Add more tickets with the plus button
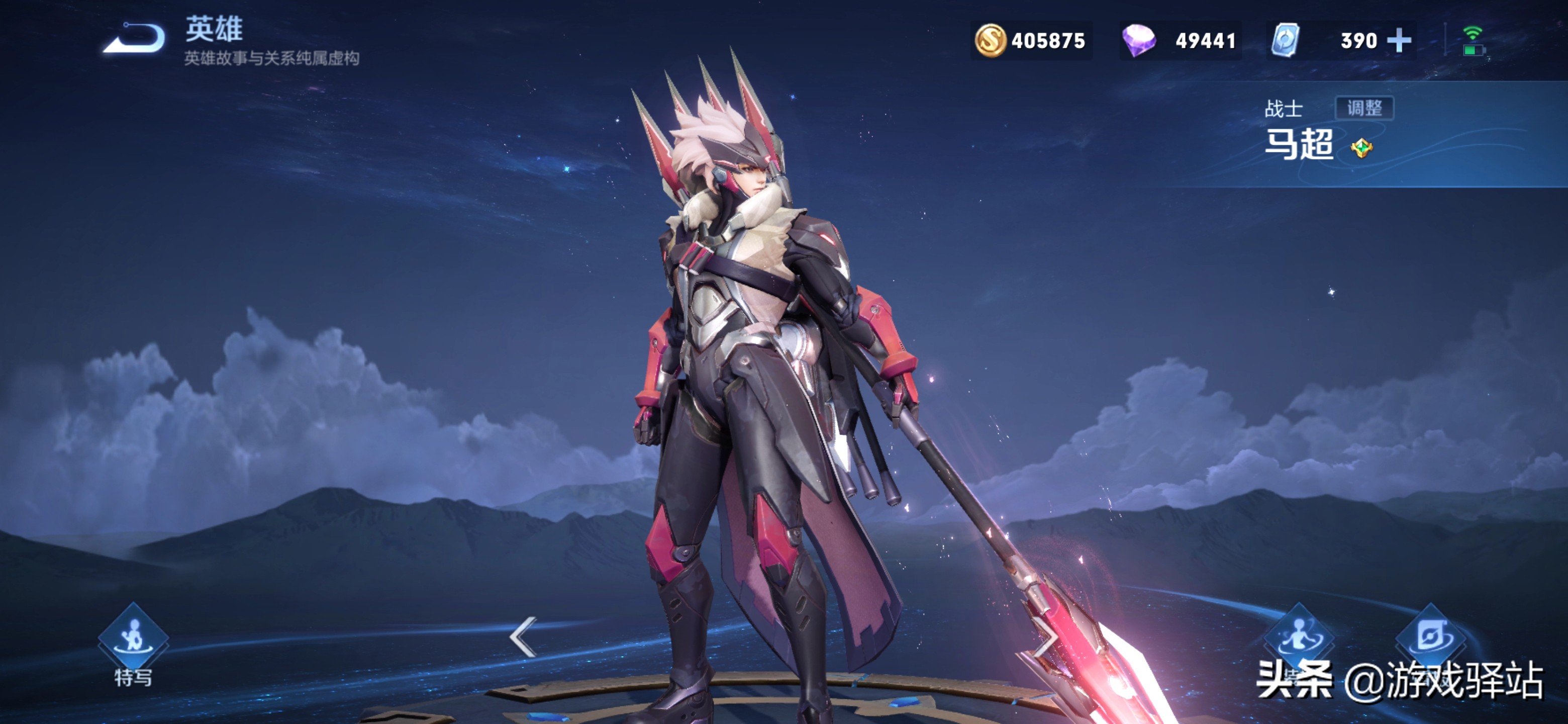 coord(1399,41)
